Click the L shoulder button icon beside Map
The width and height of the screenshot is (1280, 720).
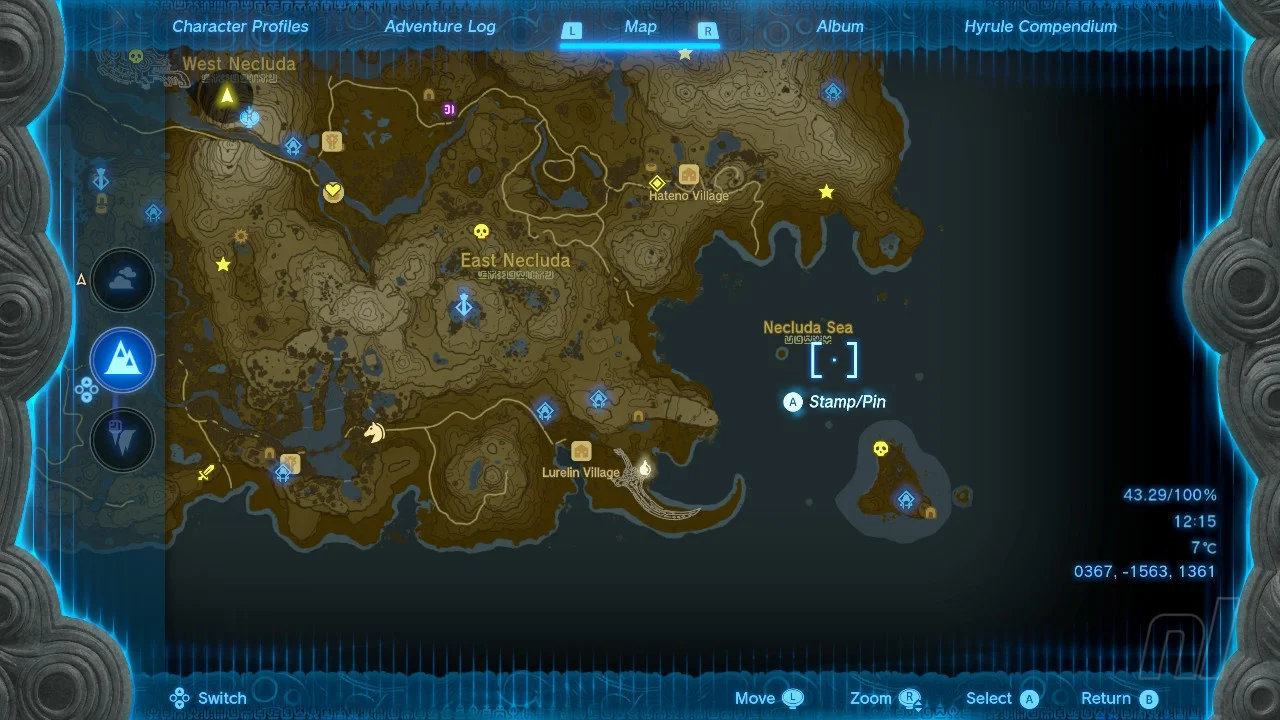coord(572,31)
